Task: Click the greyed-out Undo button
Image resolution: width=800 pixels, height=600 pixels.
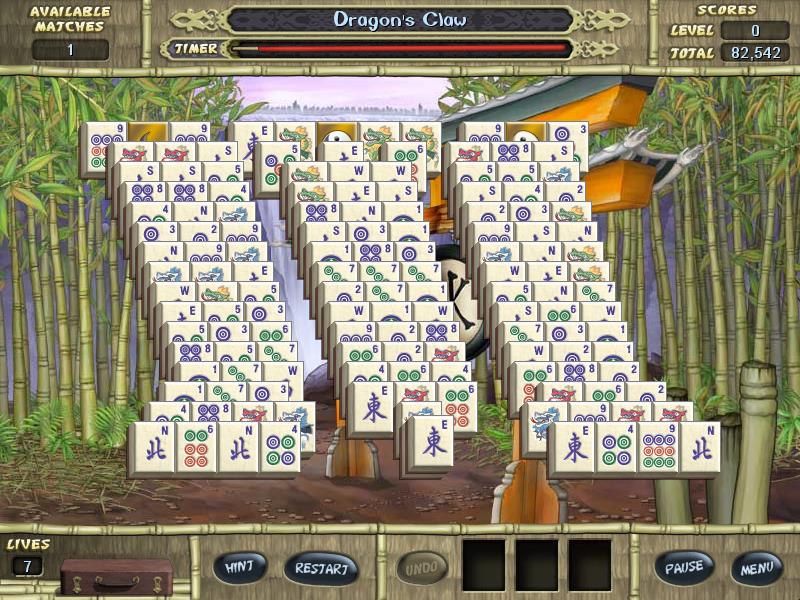Action: point(422,569)
